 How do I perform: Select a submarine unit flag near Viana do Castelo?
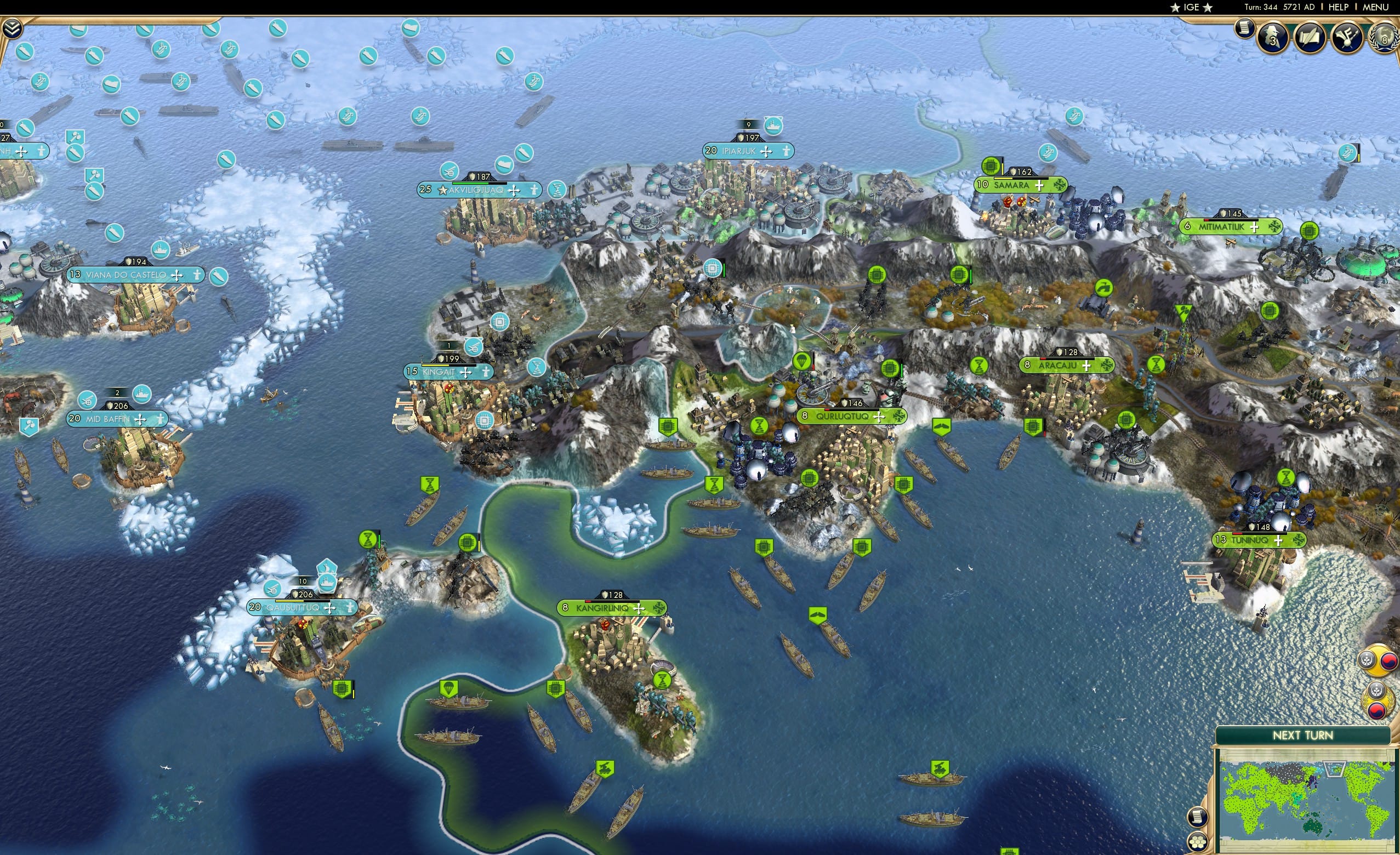coord(219,277)
